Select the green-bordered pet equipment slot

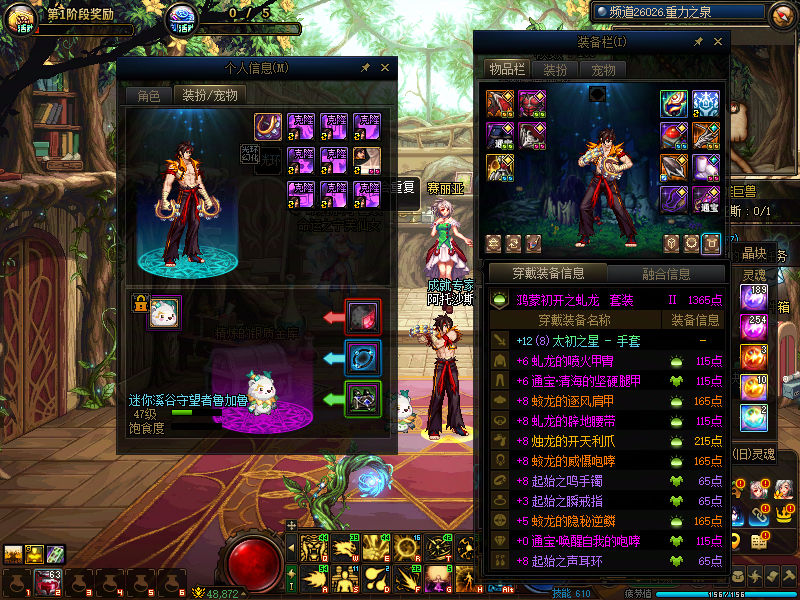[x=362, y=398]
